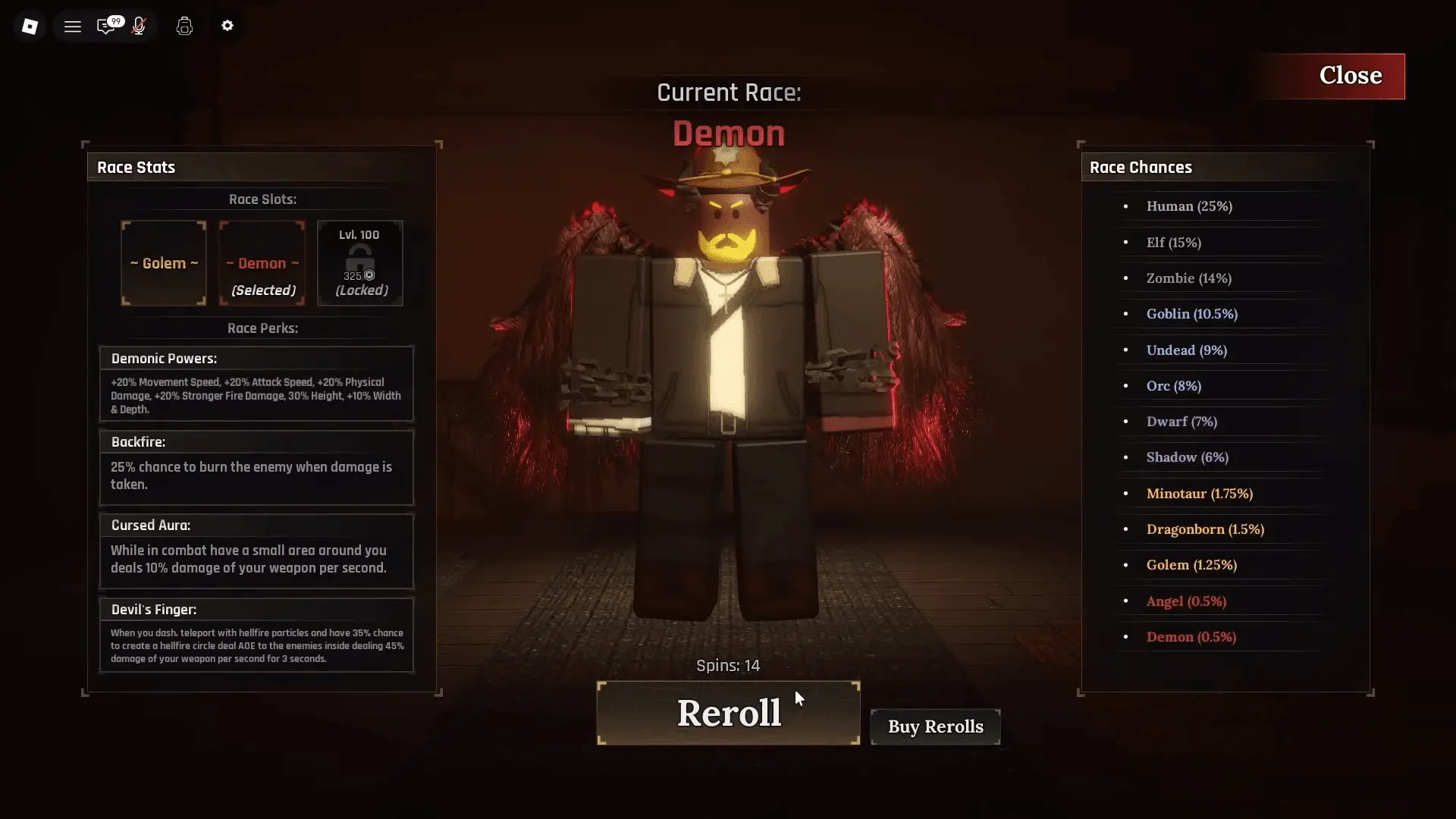The height and width of the screenshot is (819, 1456).
Task: Open the Buy Rerolls option
Action: pyautogui.click(x=935, y=726)
